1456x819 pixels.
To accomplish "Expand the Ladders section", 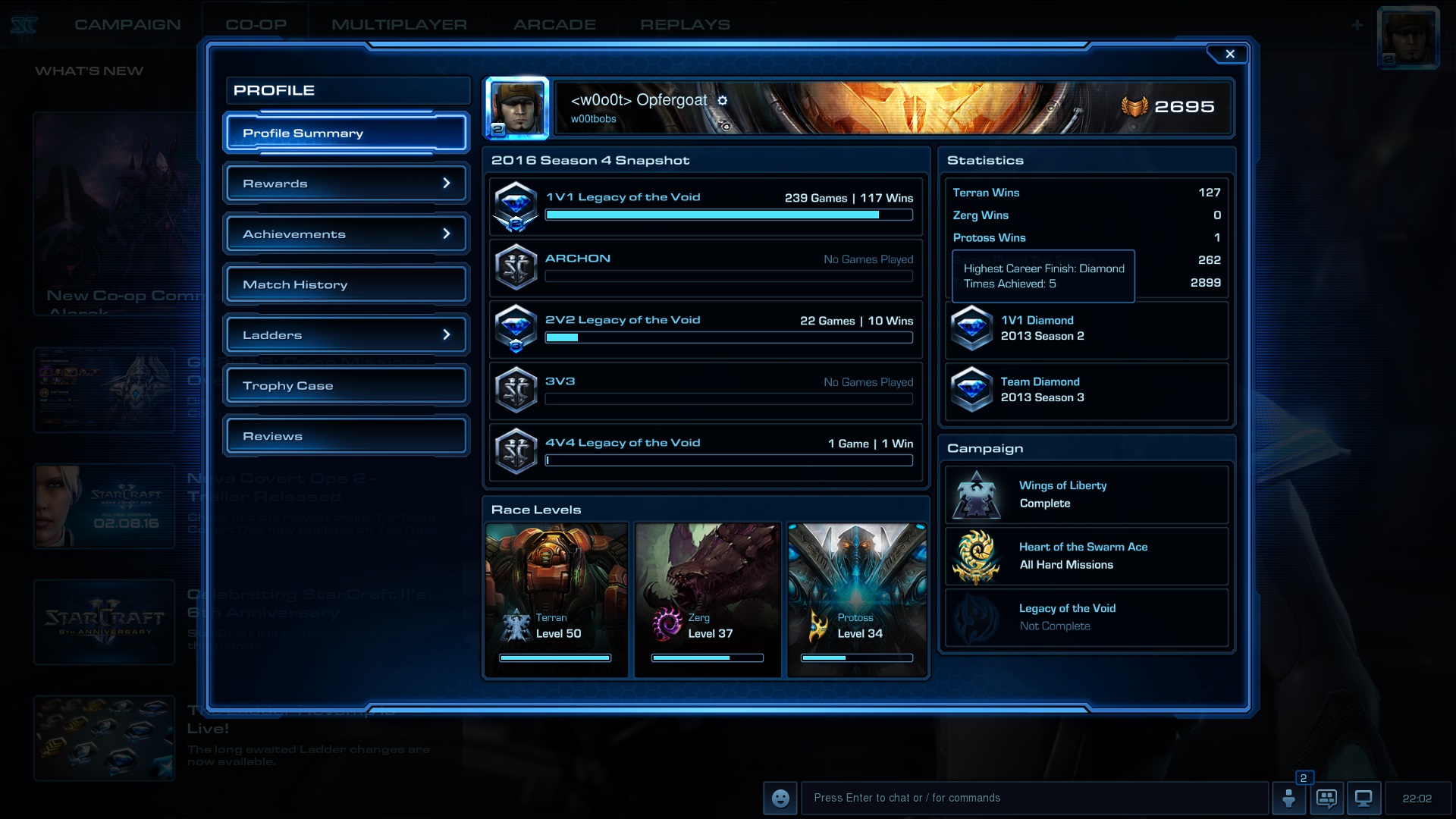I will (x=345, y=334).
